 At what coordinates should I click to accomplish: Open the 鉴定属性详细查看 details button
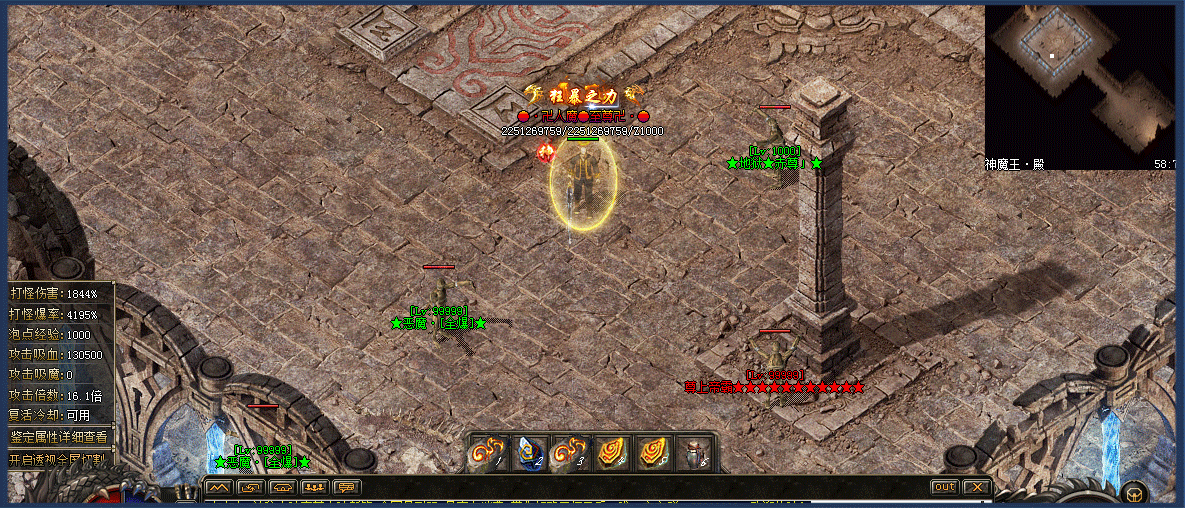(x=60, y=437)
